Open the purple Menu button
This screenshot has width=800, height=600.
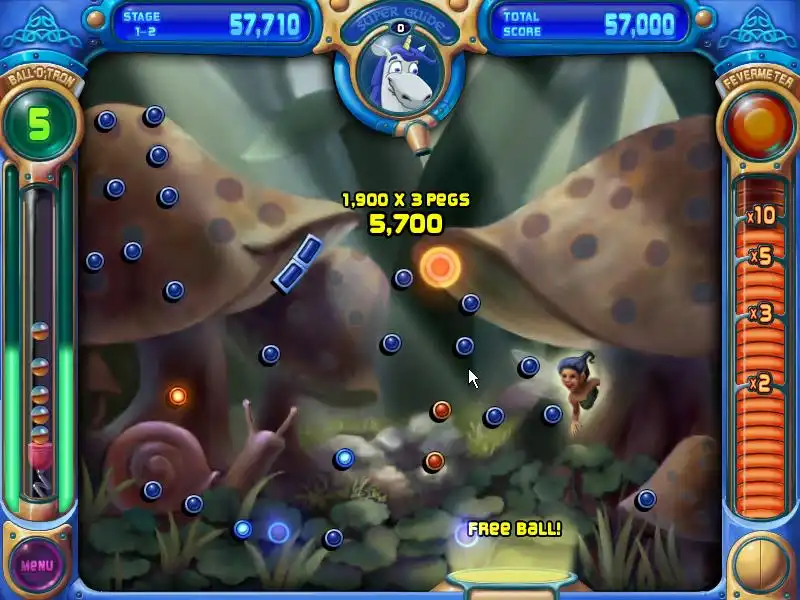coord(37,563)
